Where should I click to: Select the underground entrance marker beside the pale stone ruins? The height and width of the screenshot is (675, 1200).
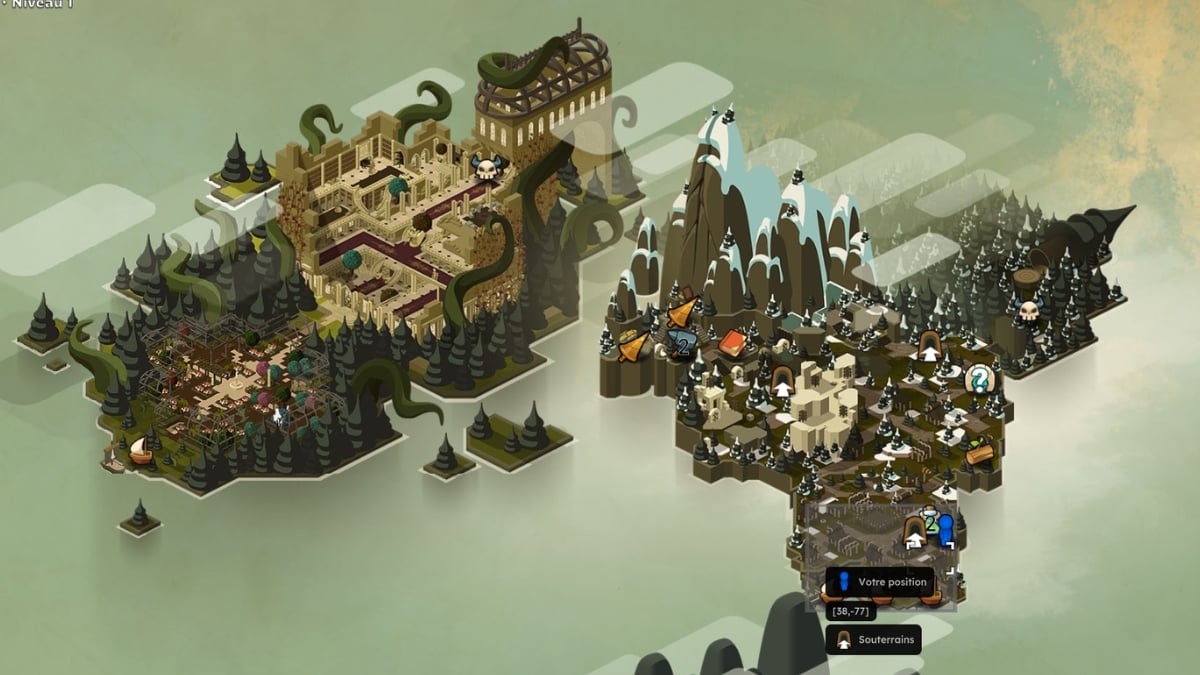[x=783, y=380]
